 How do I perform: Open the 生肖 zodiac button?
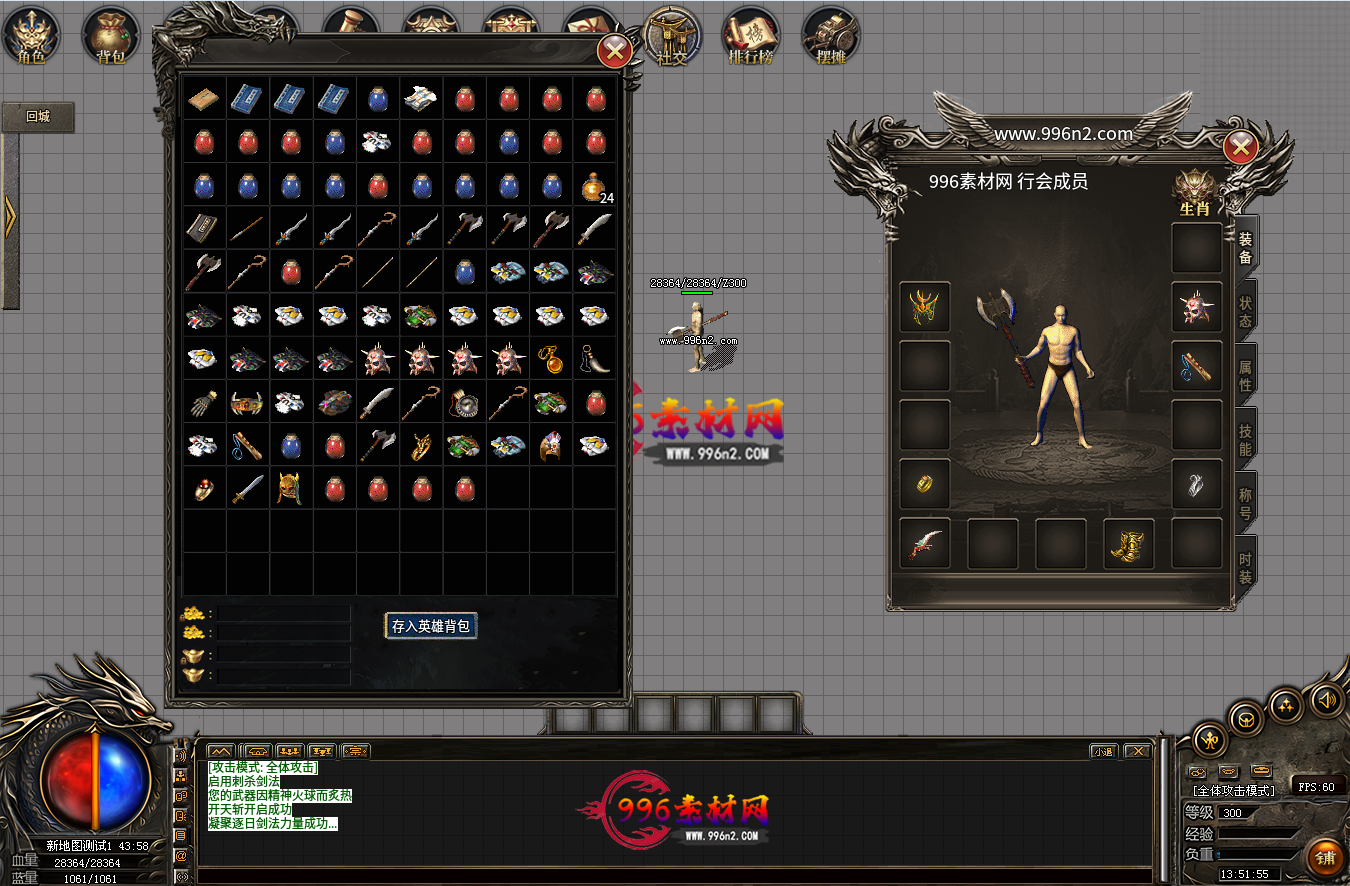click(x=1194, y=193)
